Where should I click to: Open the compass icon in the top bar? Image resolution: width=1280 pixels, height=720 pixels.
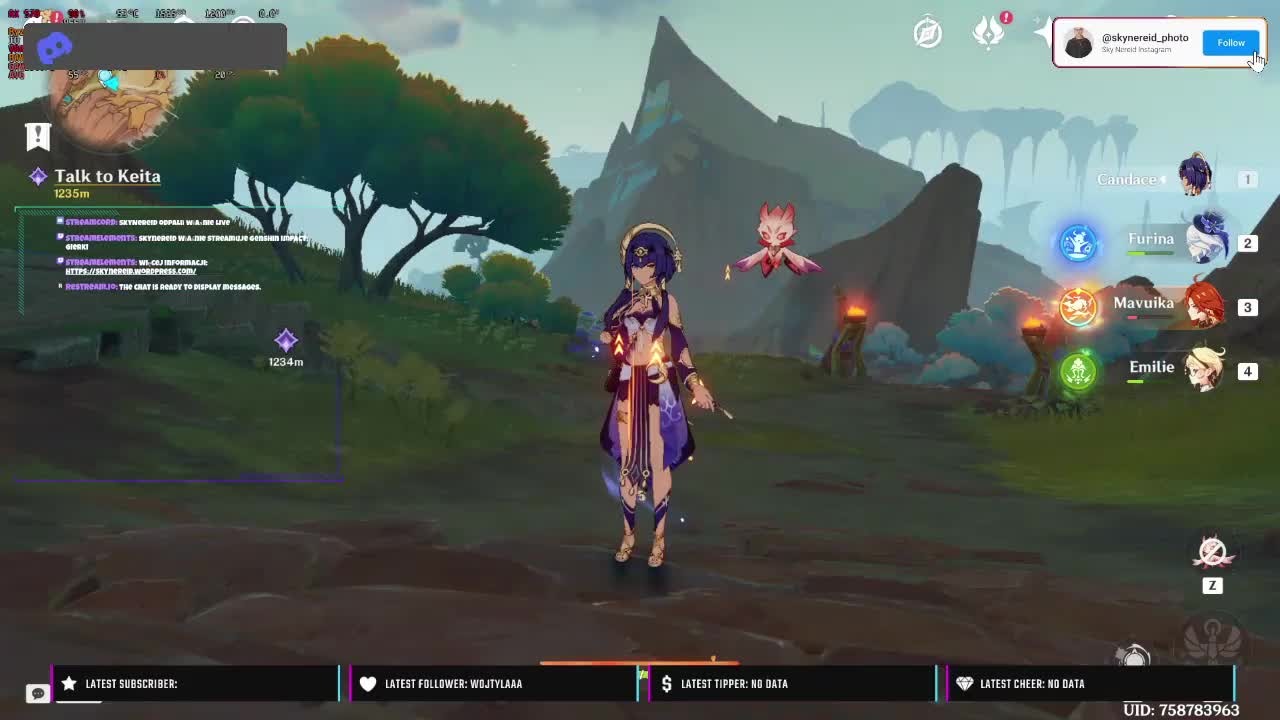point(928,33)
